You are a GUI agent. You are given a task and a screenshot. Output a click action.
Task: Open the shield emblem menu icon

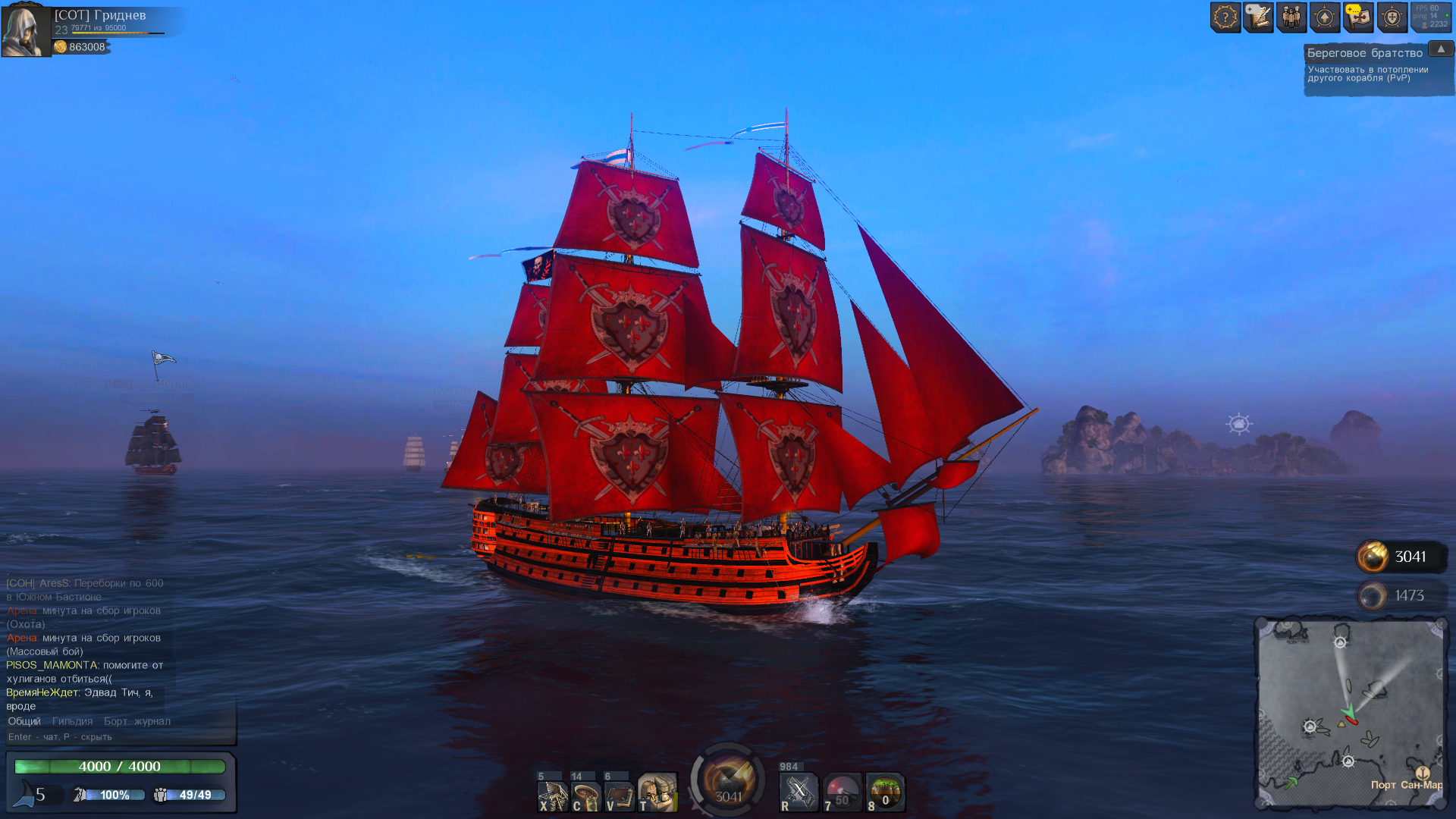tap(1392, 16)
